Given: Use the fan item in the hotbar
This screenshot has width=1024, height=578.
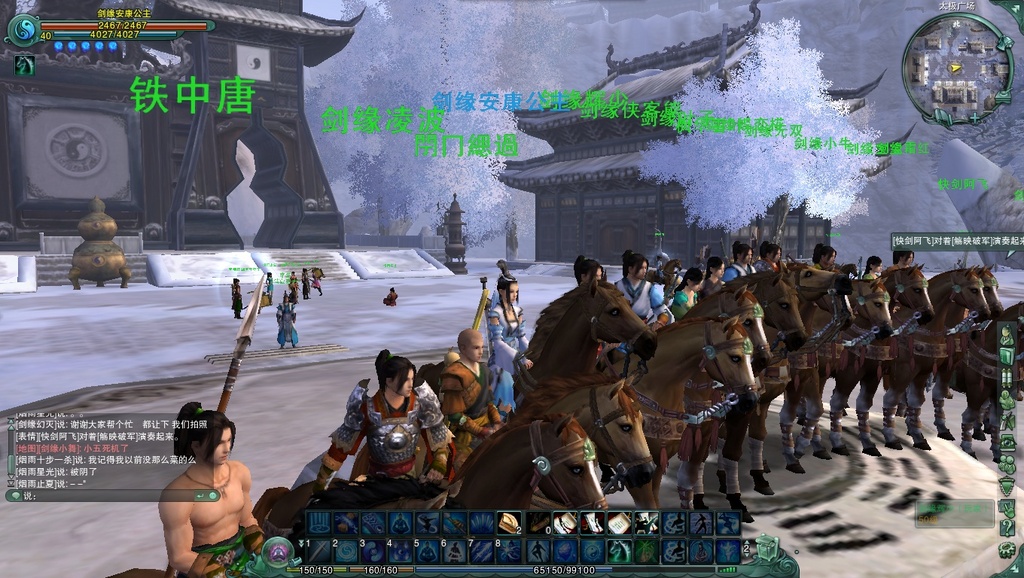Looking at the screenshot, I should [510, 523].
